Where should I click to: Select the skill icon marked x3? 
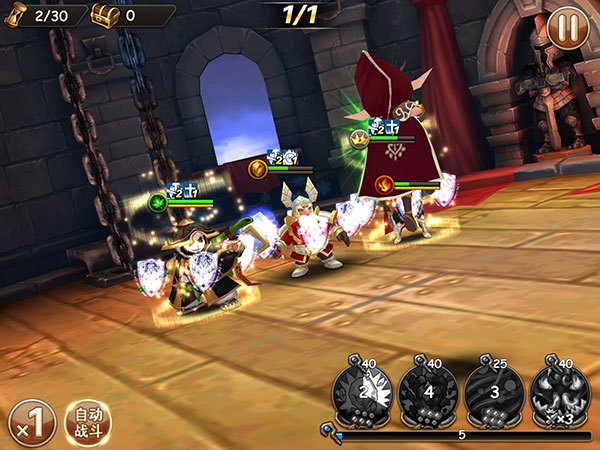[559, 391]
